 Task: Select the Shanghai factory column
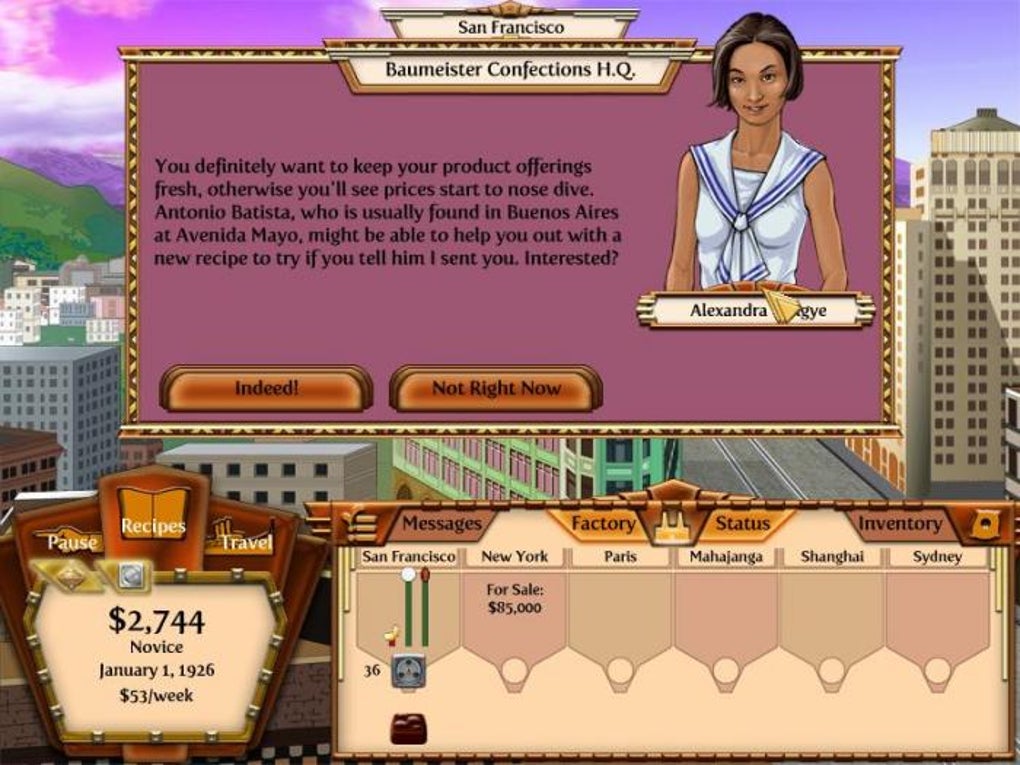click(x=831, y=610)
